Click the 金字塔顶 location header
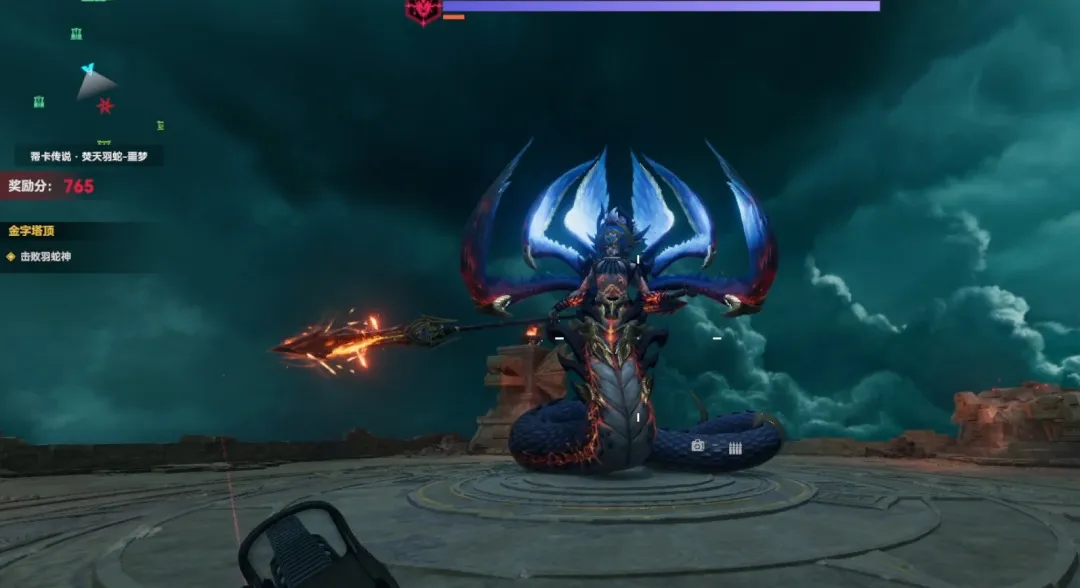Image resolution: width=1080 pixels, height=588 pixels. point(31,231)
